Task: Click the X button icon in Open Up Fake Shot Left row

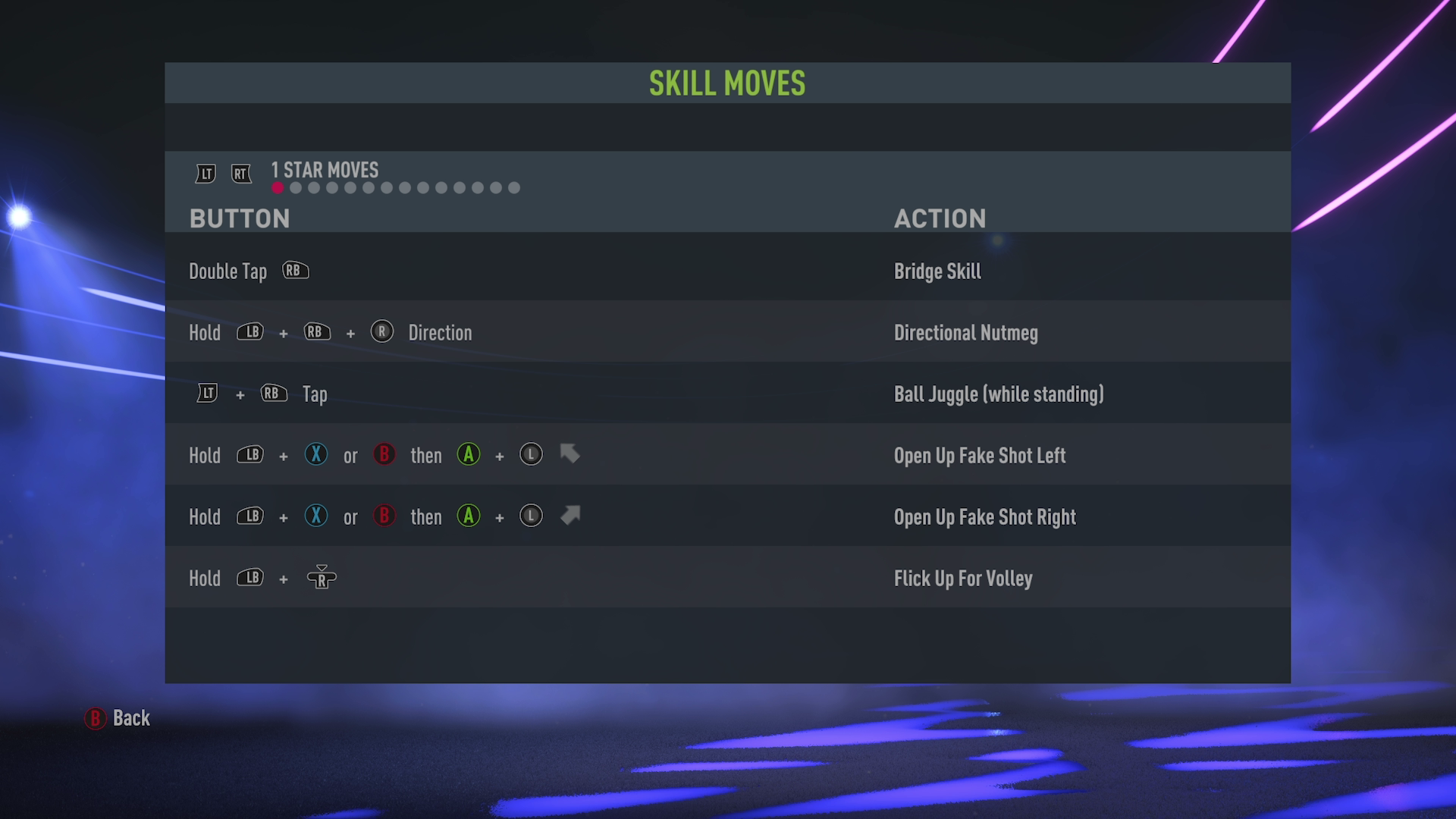Action: click(x=315, y=455)
